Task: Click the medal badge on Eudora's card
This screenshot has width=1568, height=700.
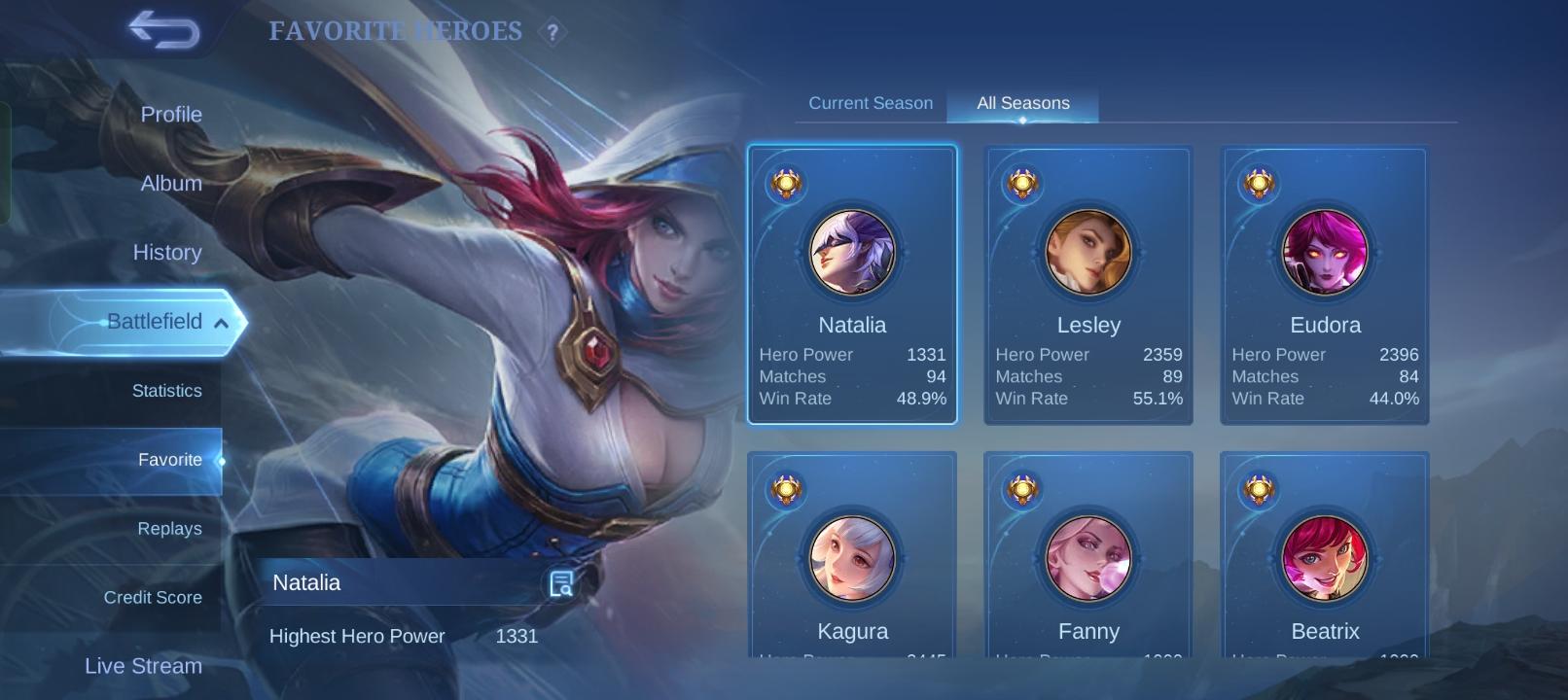Action: point(1257,185)
